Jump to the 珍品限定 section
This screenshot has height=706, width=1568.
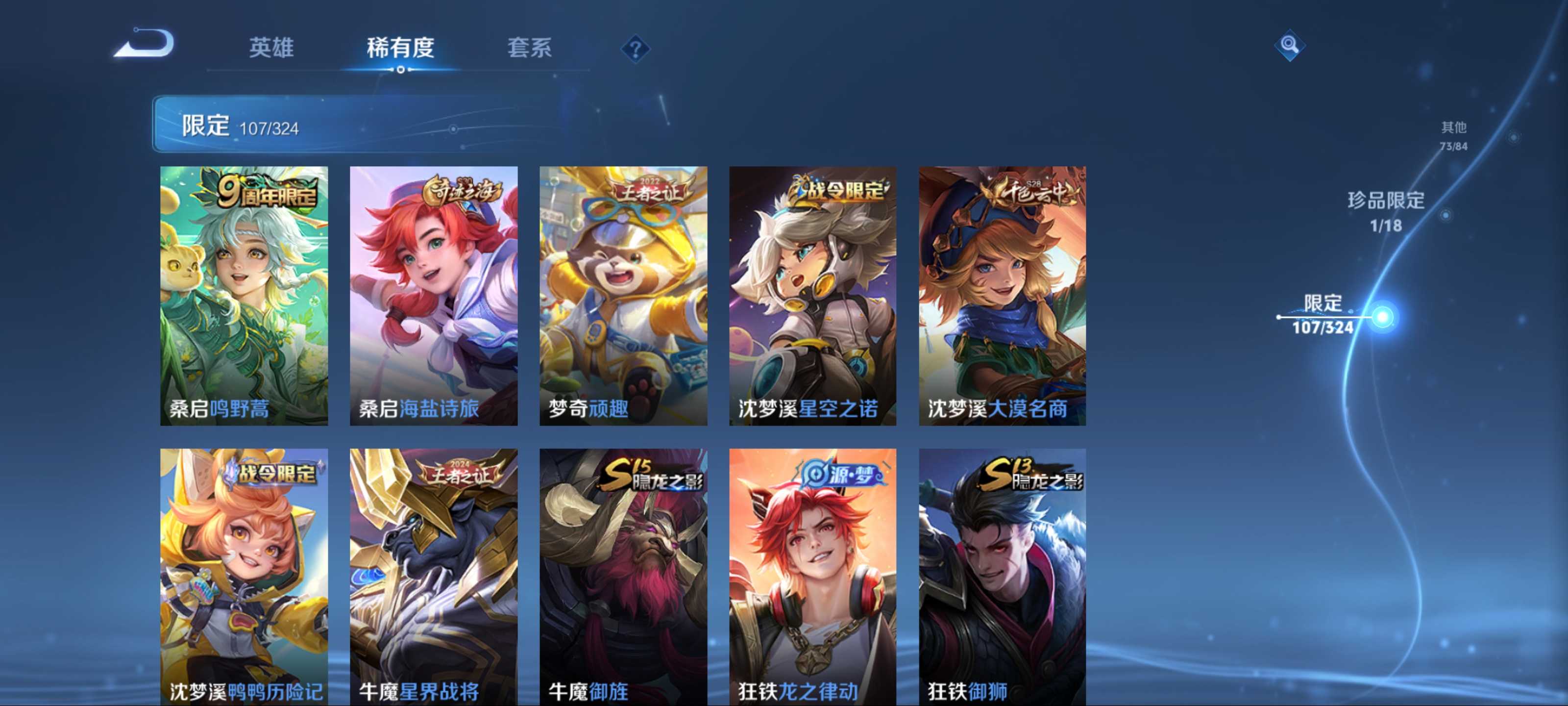[1385, 211]
